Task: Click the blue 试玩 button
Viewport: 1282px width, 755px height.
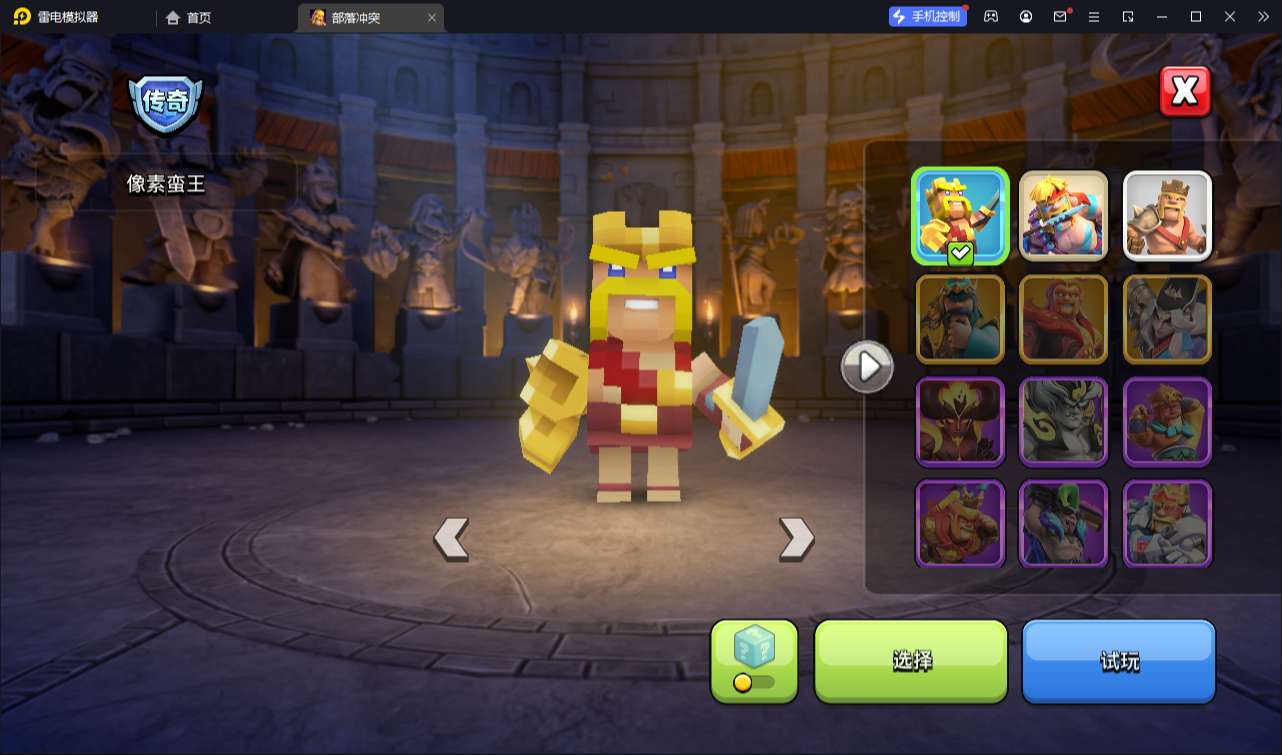Action: pyautogui.click(x=1118, y=660)
